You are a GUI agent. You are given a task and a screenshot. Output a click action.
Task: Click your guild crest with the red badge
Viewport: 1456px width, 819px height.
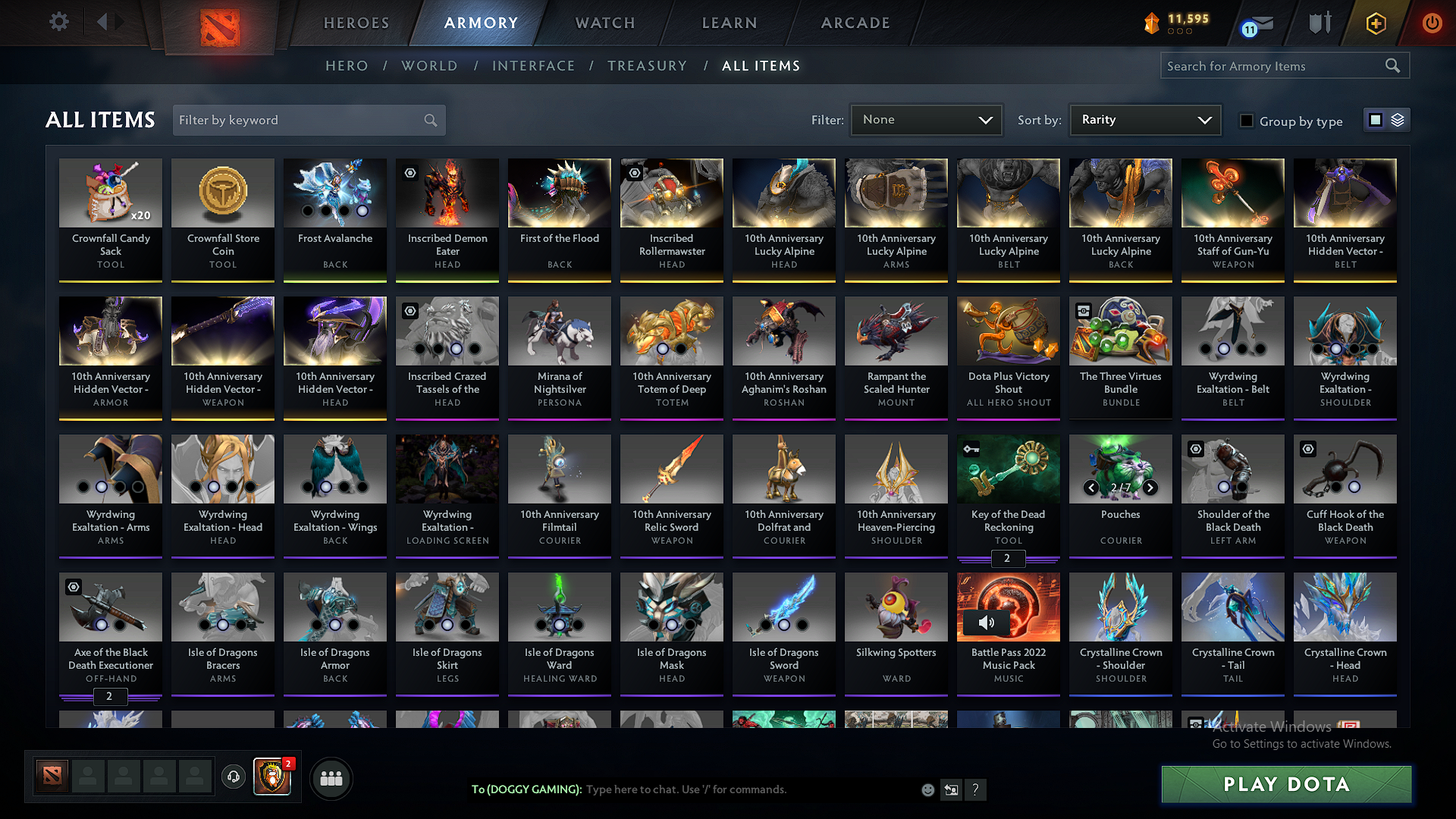coord(271,777)
